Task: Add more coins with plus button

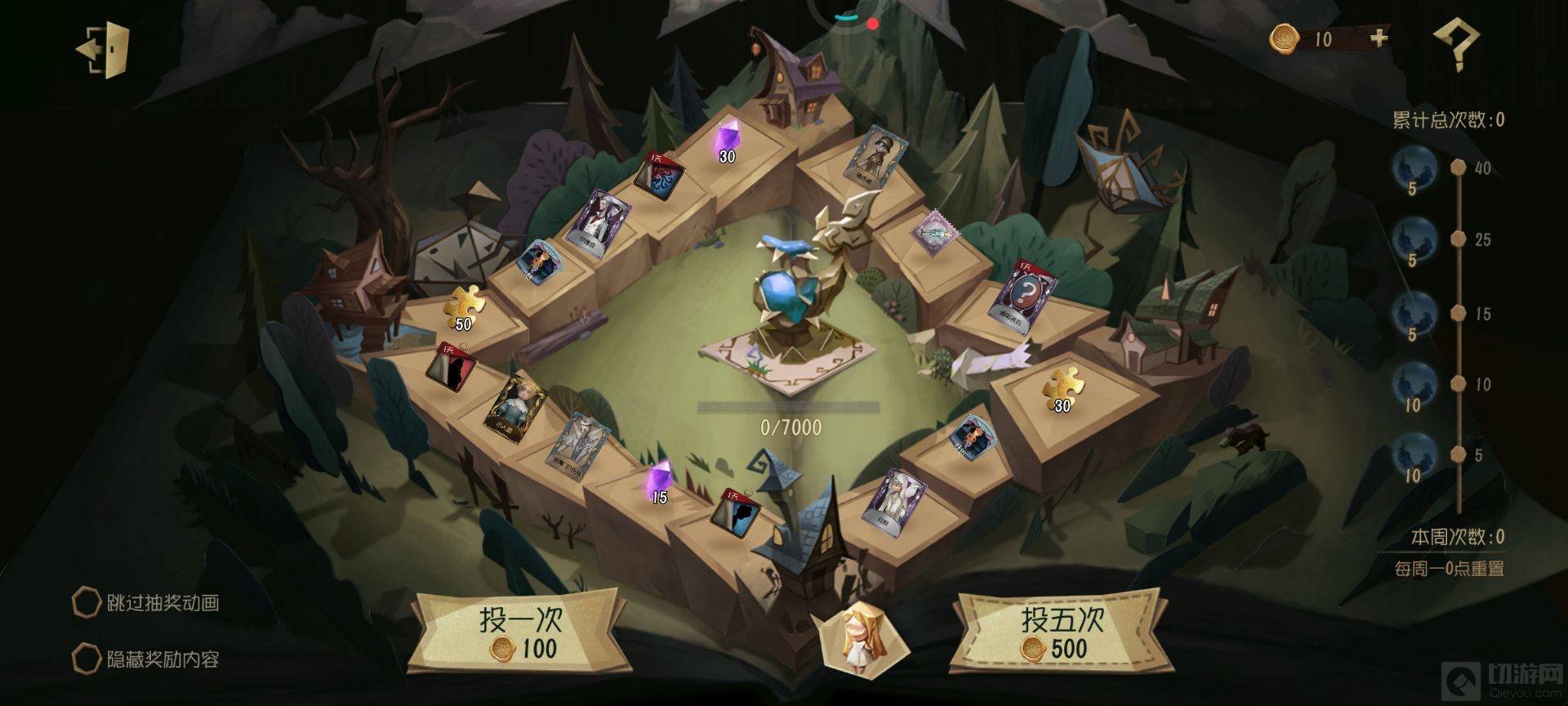Action: pos(1379,38)
